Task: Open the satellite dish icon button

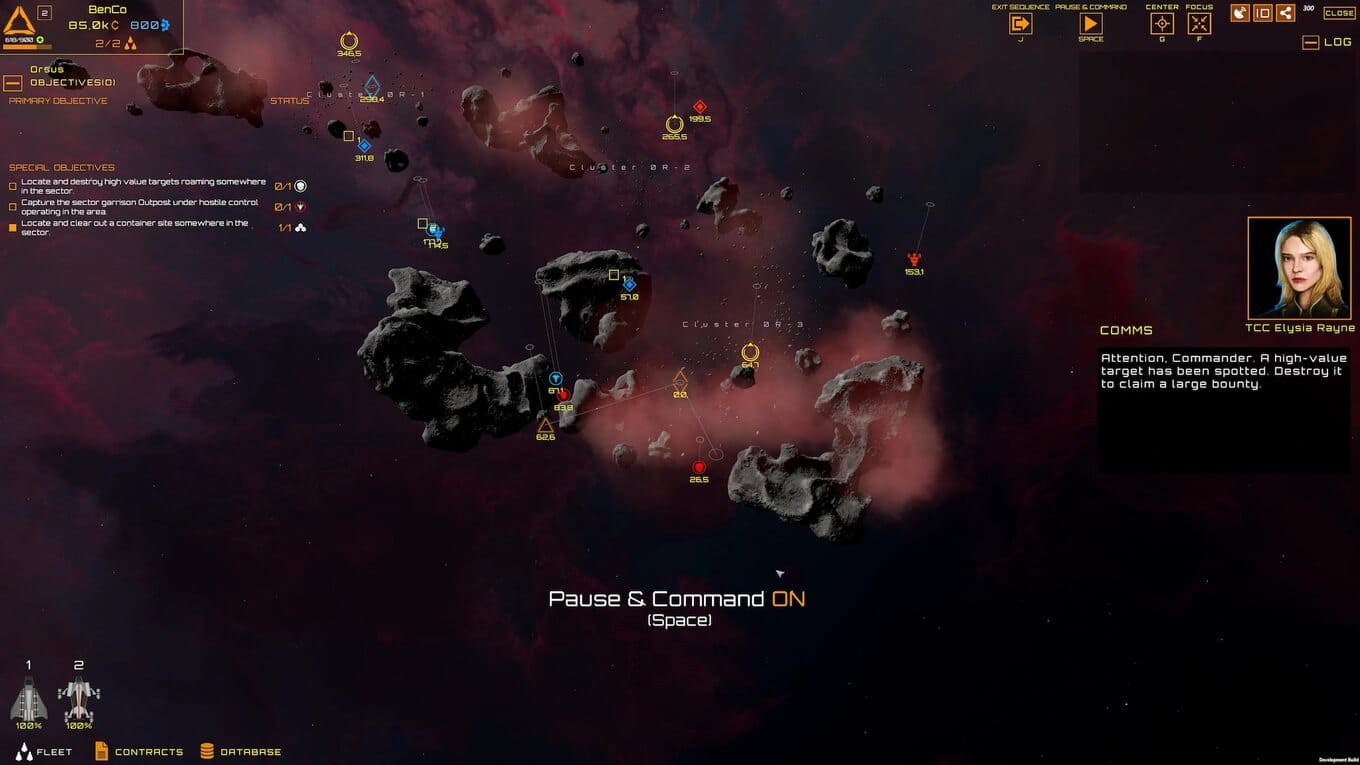Action: [x=1240, y=13]
